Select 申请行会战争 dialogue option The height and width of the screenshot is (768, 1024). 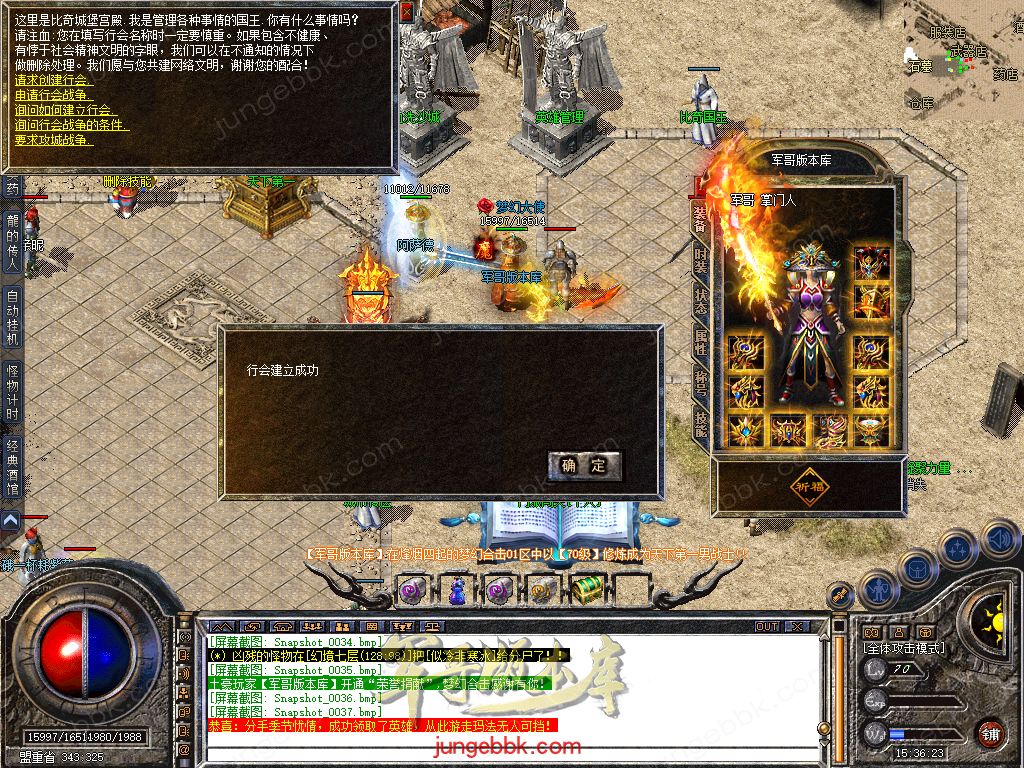click(54, 95)
